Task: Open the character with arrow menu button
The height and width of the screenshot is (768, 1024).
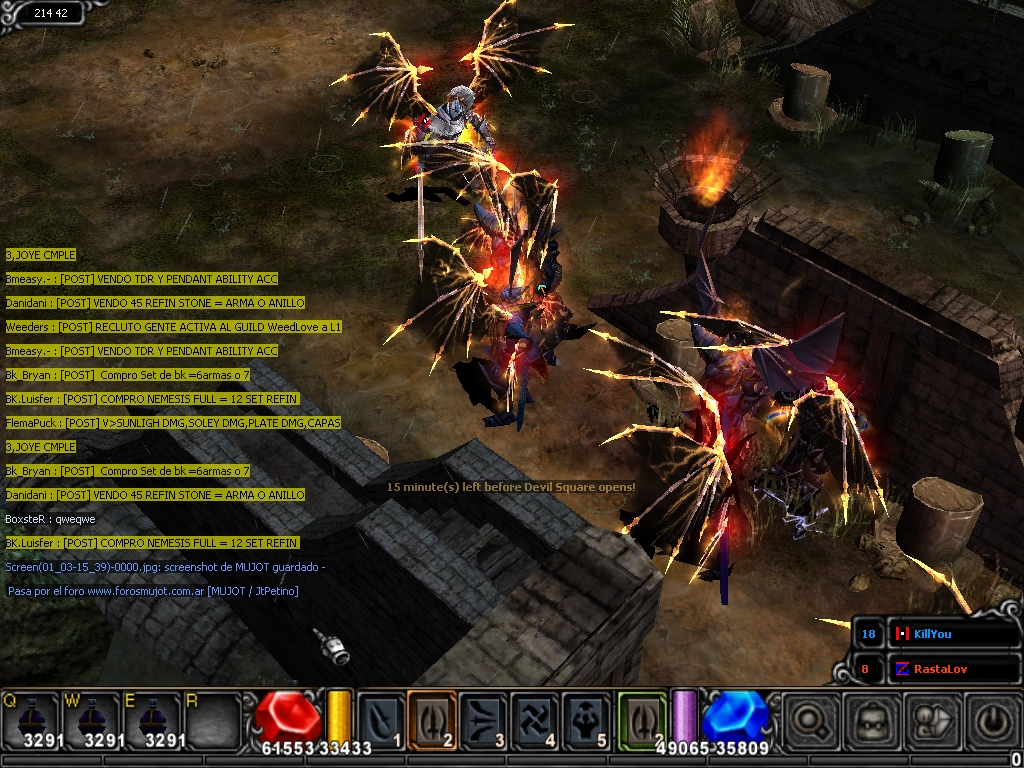Action: tap(931, 720)
